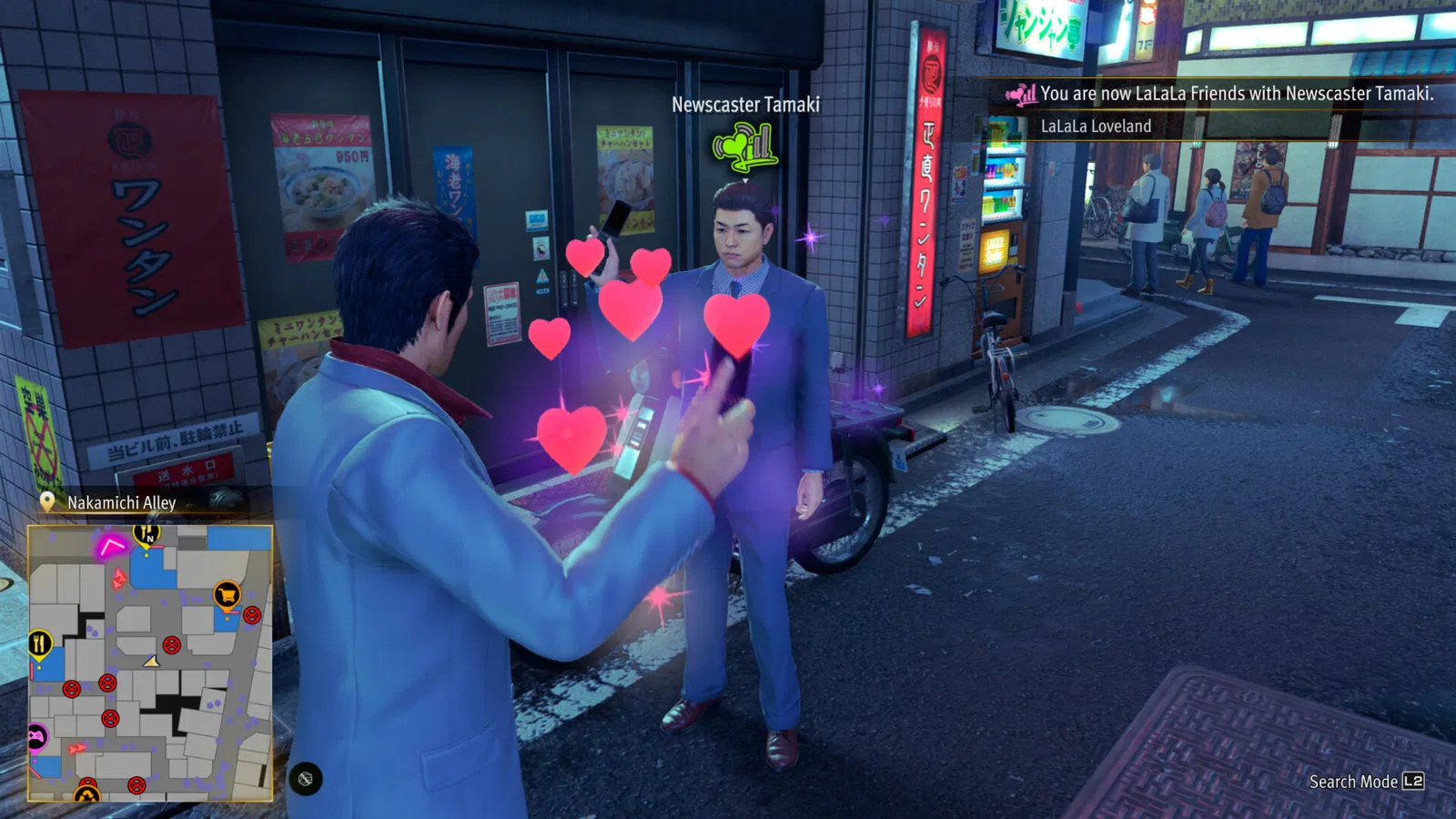This screenshot has width=1456, height=819.
Task: Click the shopping cart store marker on the minimap
Action: coord(227,595)
